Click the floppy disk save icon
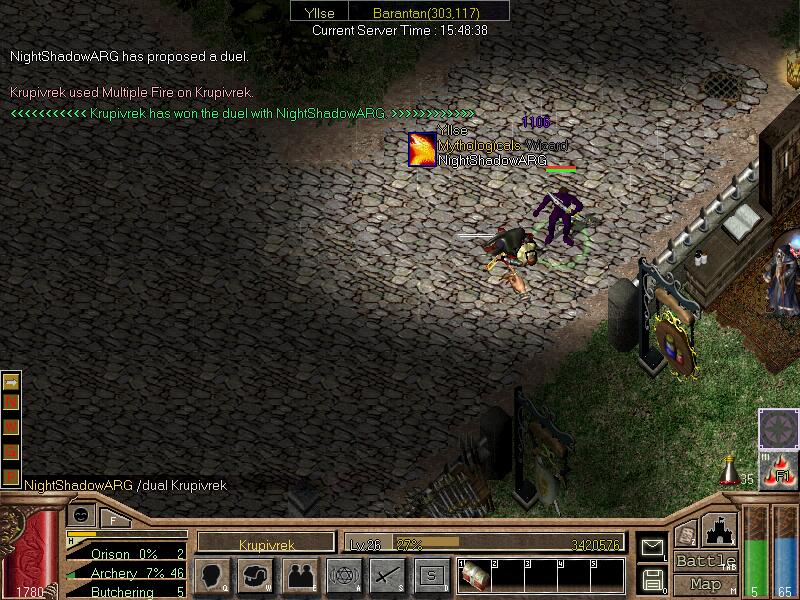The image size is (800, 600). [651, 579]
